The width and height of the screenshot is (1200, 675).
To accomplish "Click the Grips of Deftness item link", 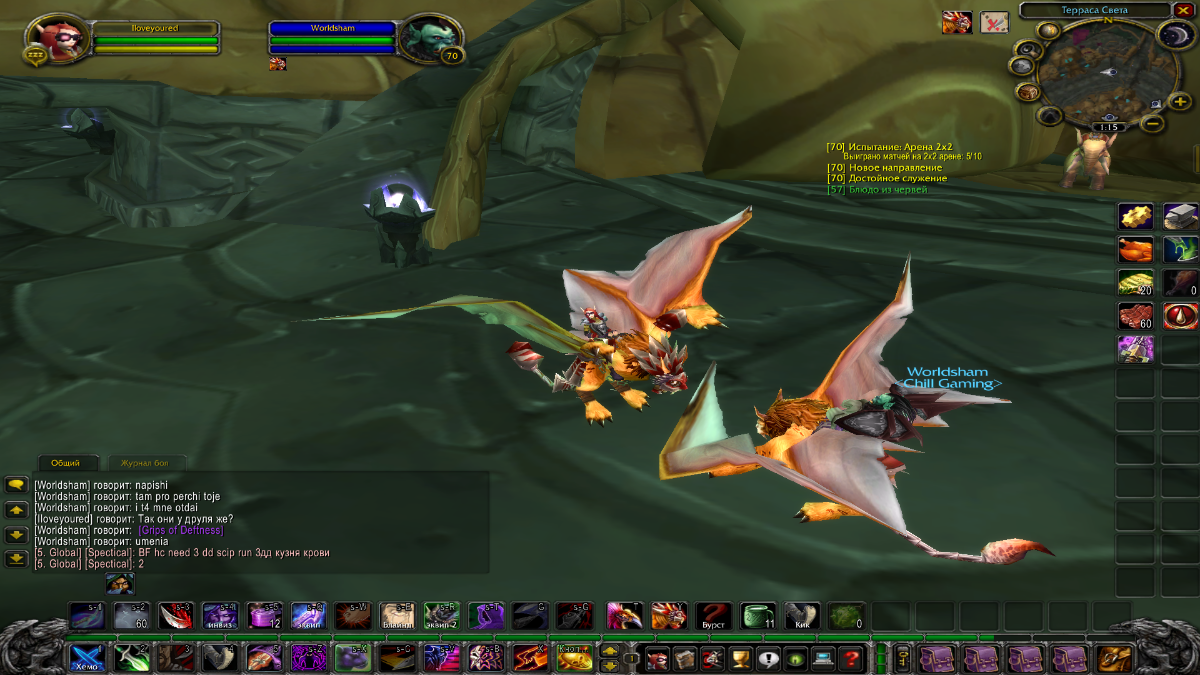I will [181, 530].
